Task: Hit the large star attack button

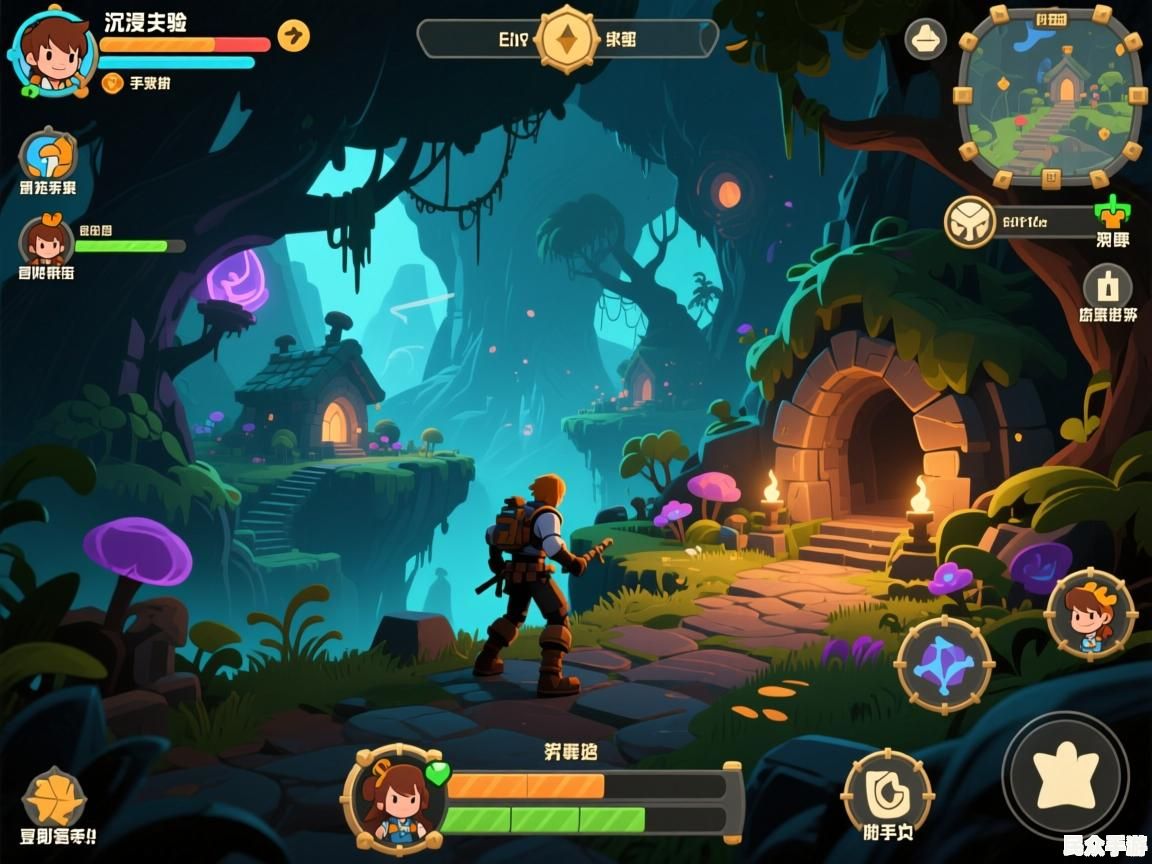Action: 1065,775
